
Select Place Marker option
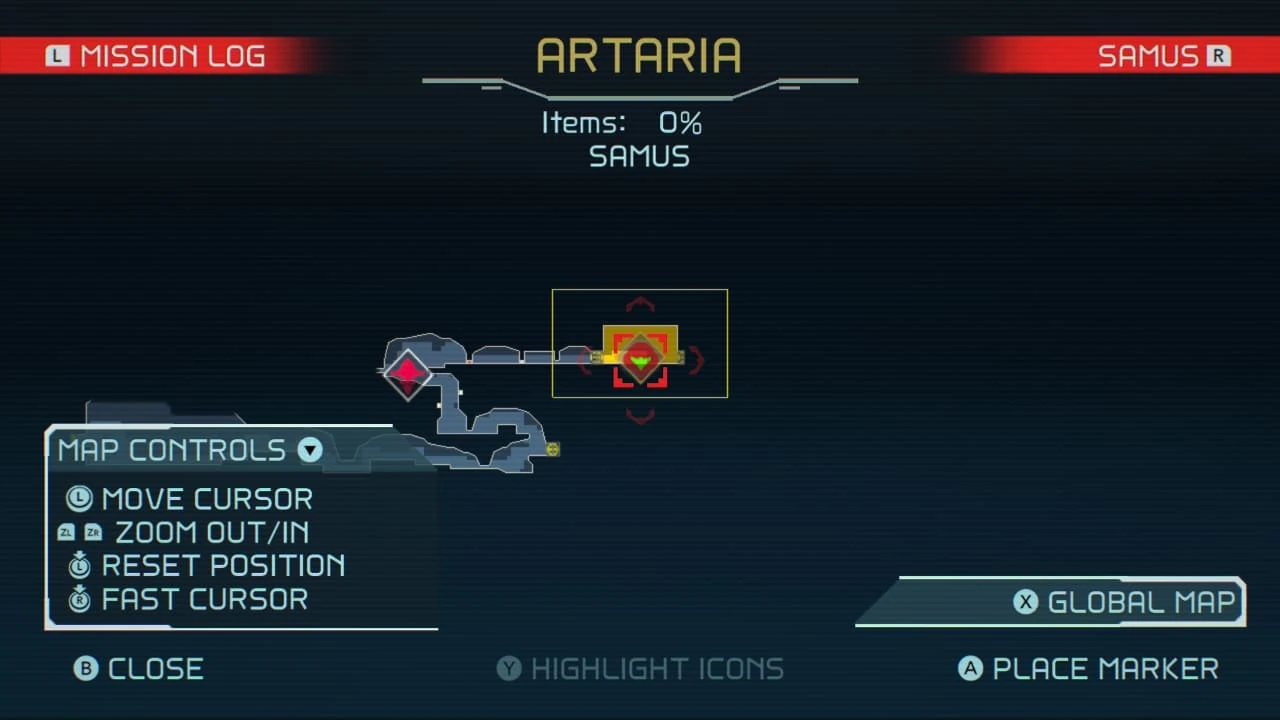pyautogui.click(x=1089, y=669)
